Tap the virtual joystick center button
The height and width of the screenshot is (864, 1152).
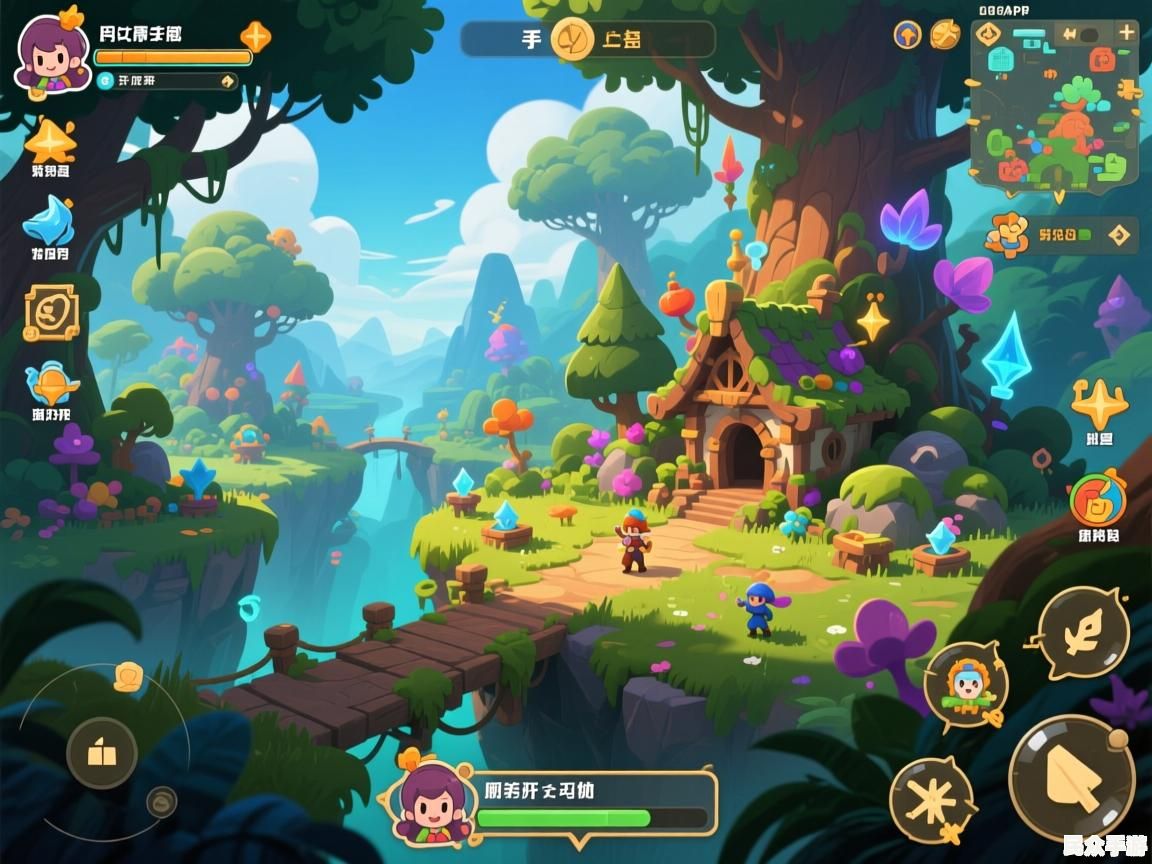tap(102, 753)
